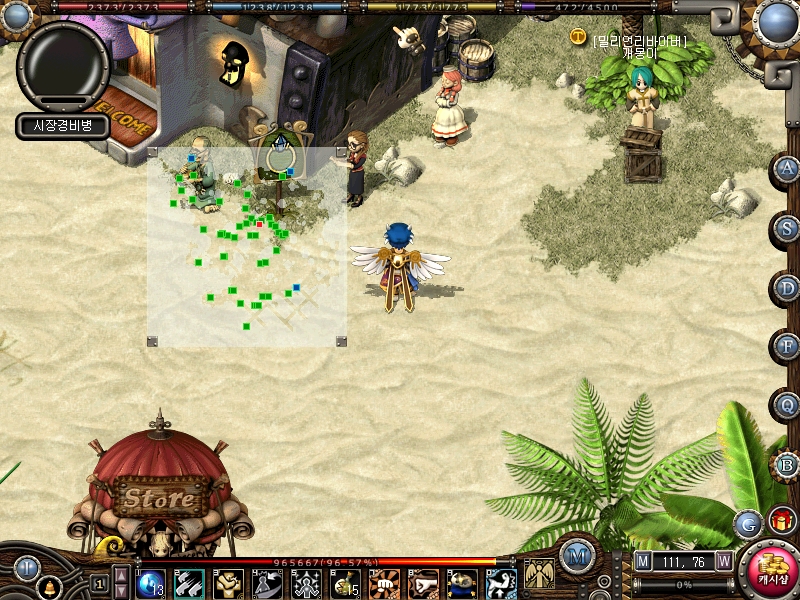The height and width of the screenshot is (600, 800).
Task: Click the translucent minimap overlay
Action: [x=247, y=246]
